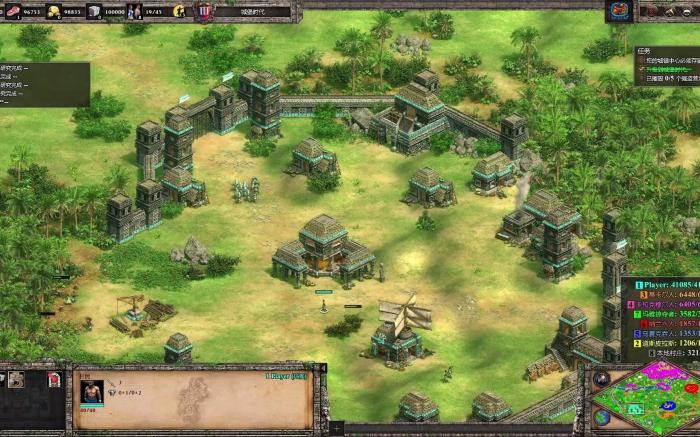Click the minimap

[x=647, y=399]
